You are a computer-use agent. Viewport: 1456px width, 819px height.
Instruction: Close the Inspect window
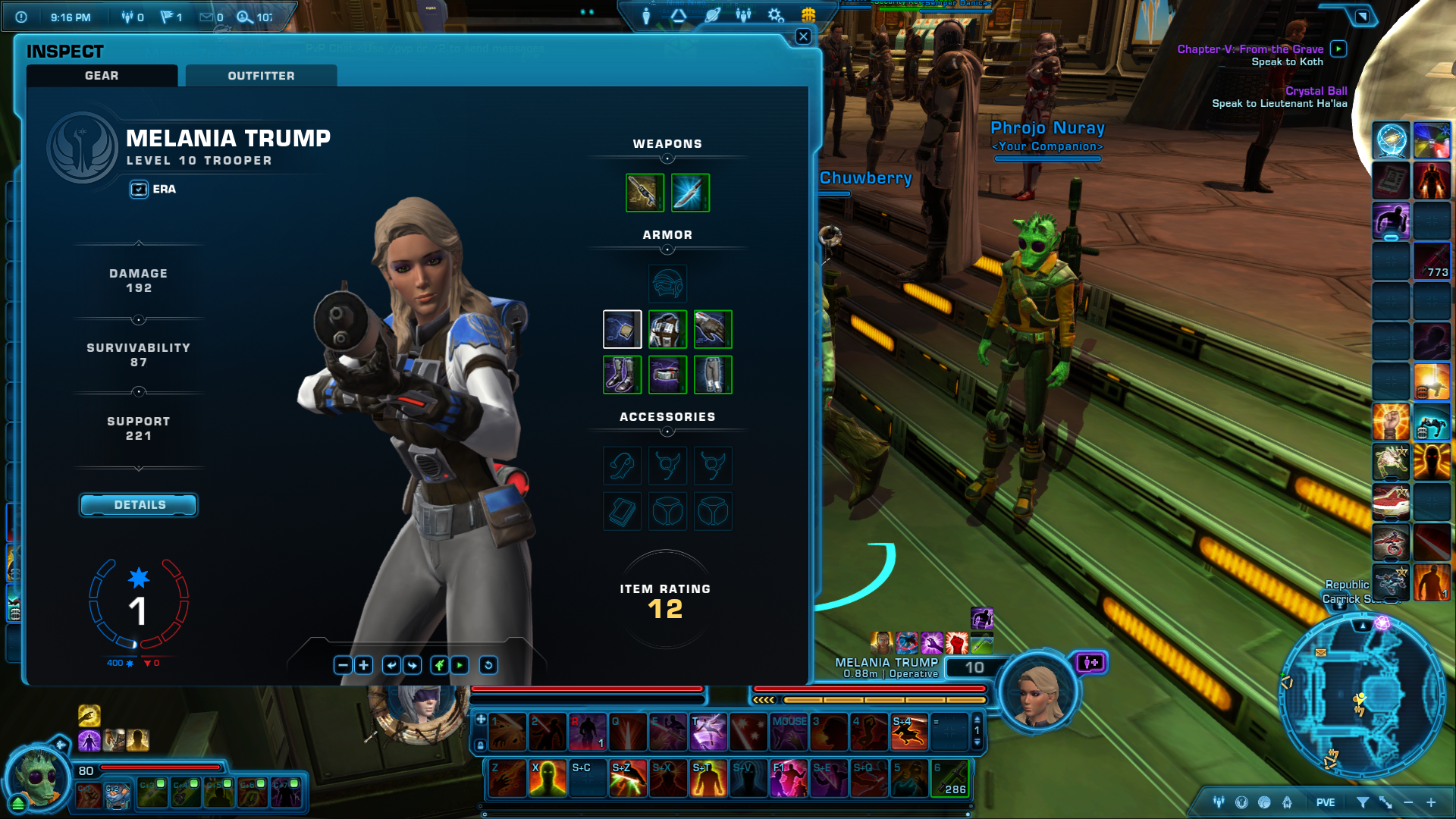[803, 36]
